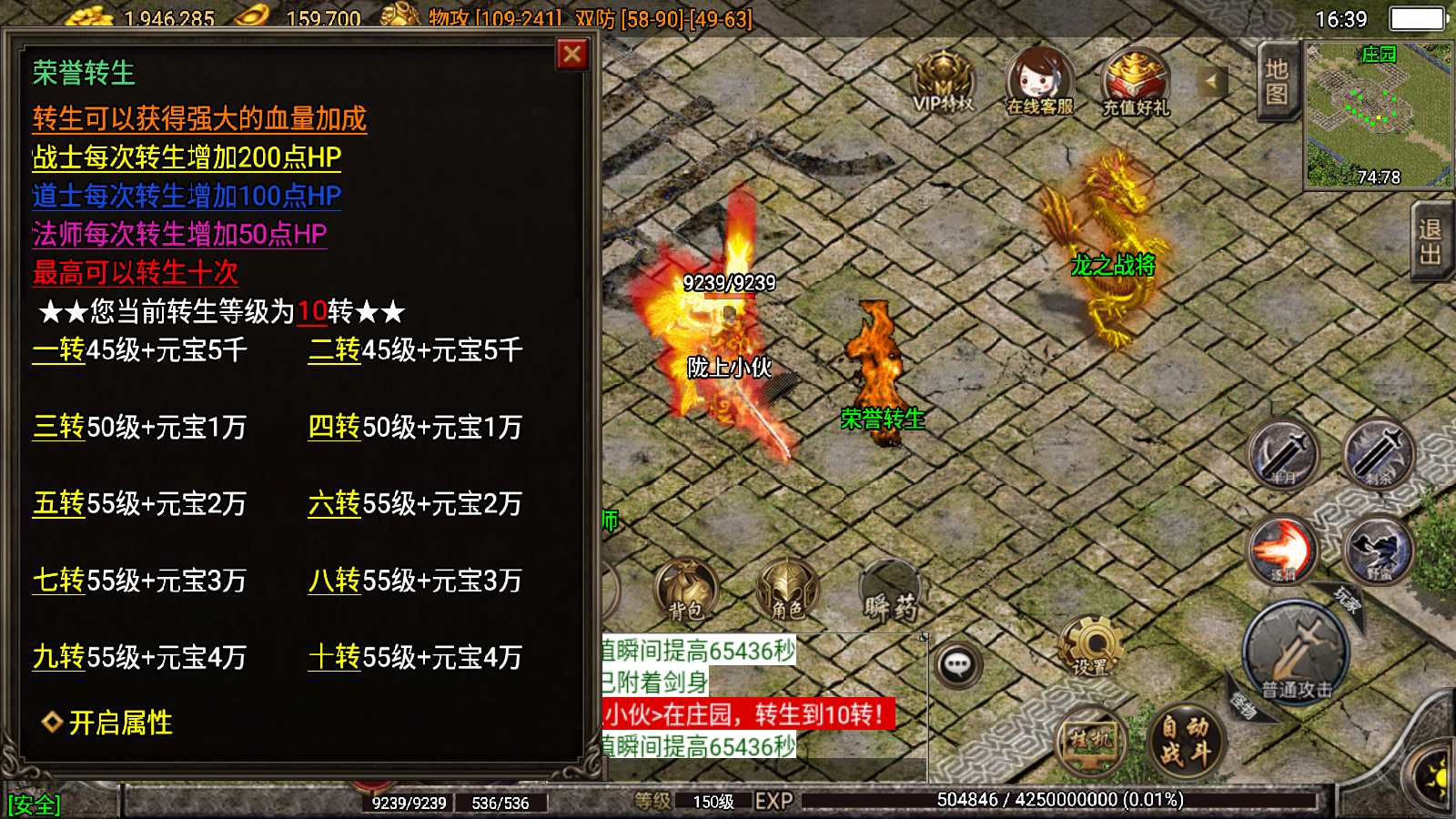This screenshot has width=1456, height=819.
Task: Open 在线客服 online customer service
Action: [x=1039, y=82]
